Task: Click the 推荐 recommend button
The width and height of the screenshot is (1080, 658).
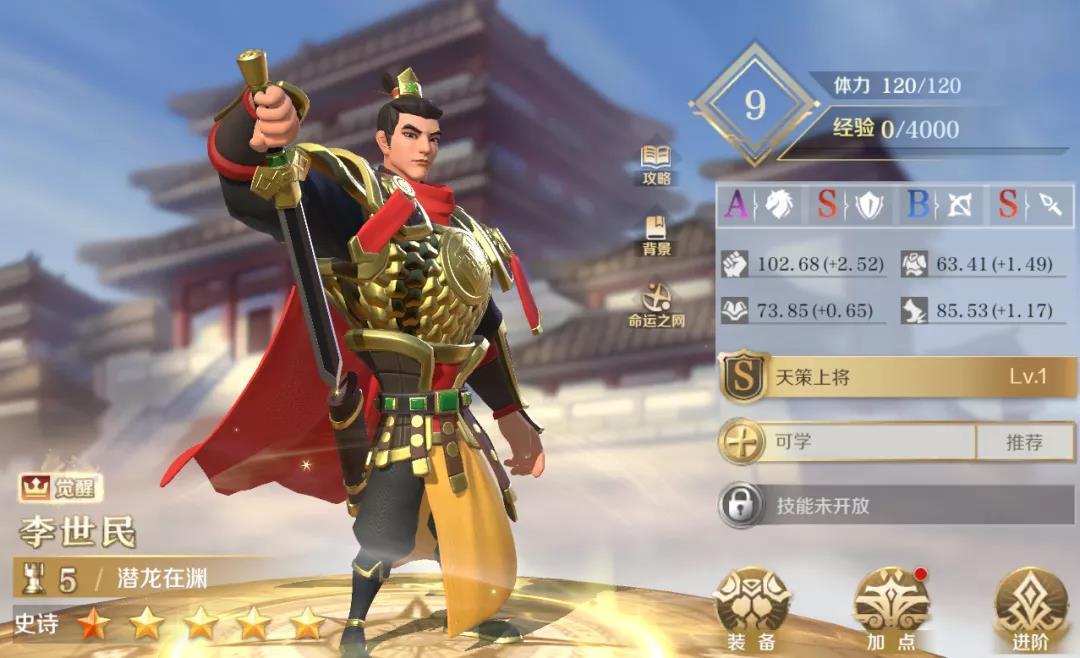Action: coord(1024,442)
